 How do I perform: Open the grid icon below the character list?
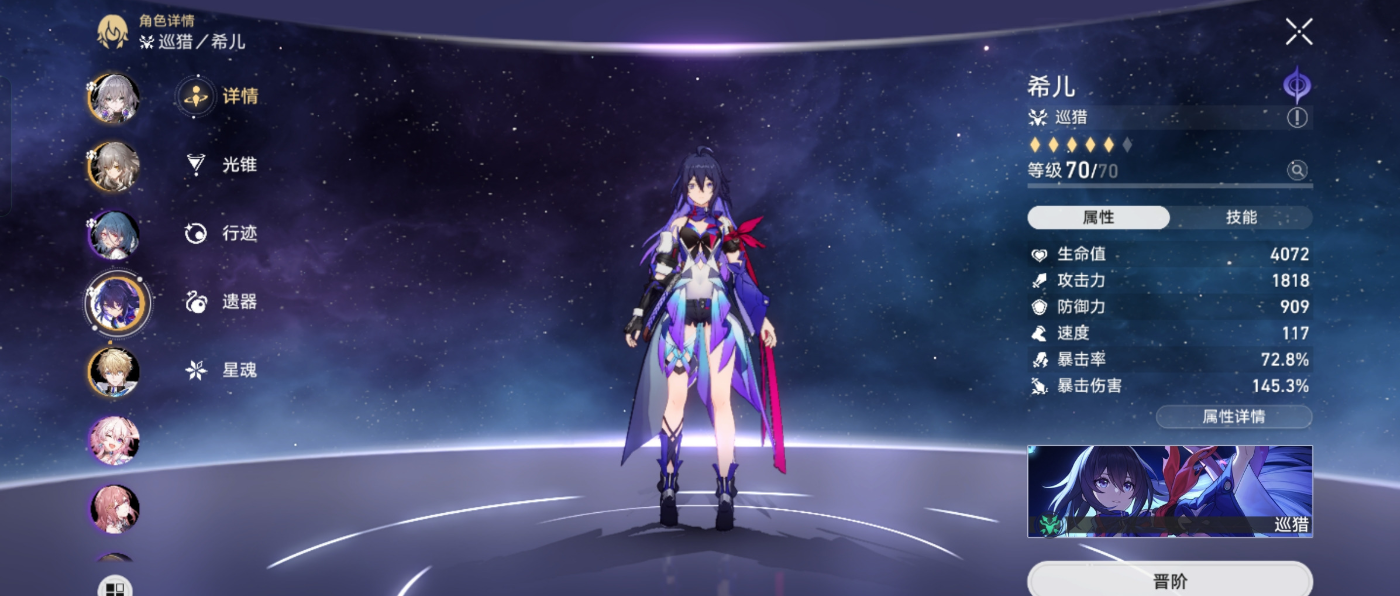pos(114,588)
